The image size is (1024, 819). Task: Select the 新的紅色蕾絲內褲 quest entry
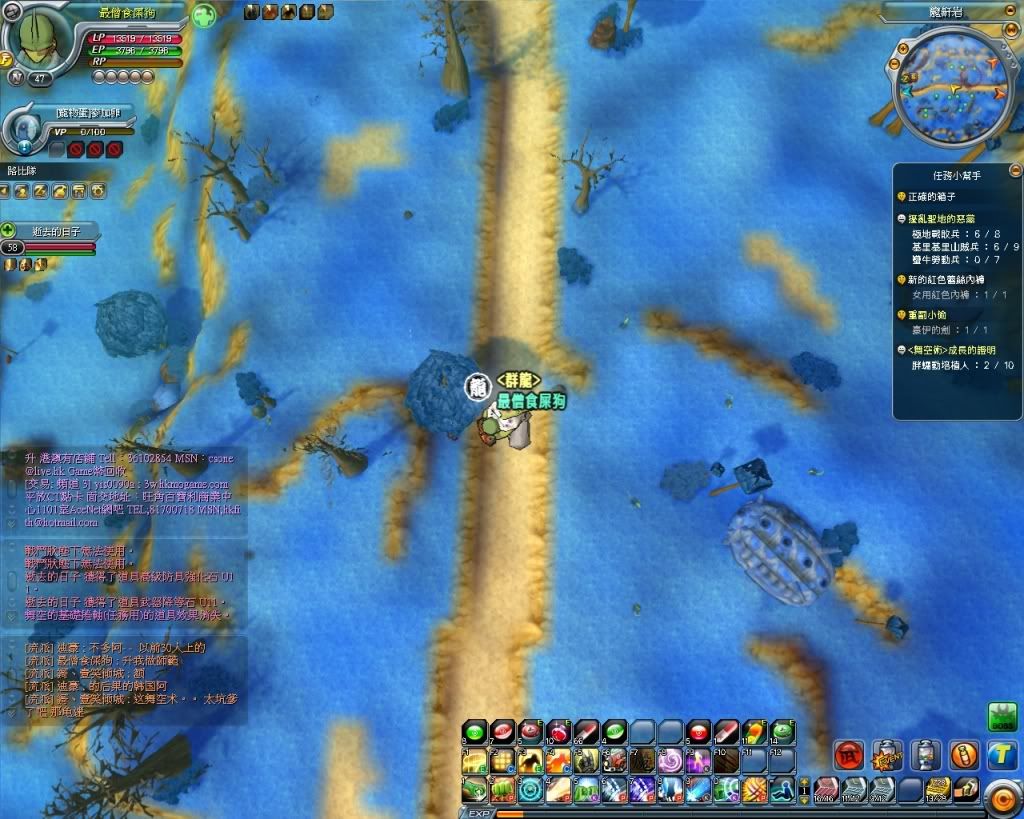pyautogui.click(x=950, y=280)
